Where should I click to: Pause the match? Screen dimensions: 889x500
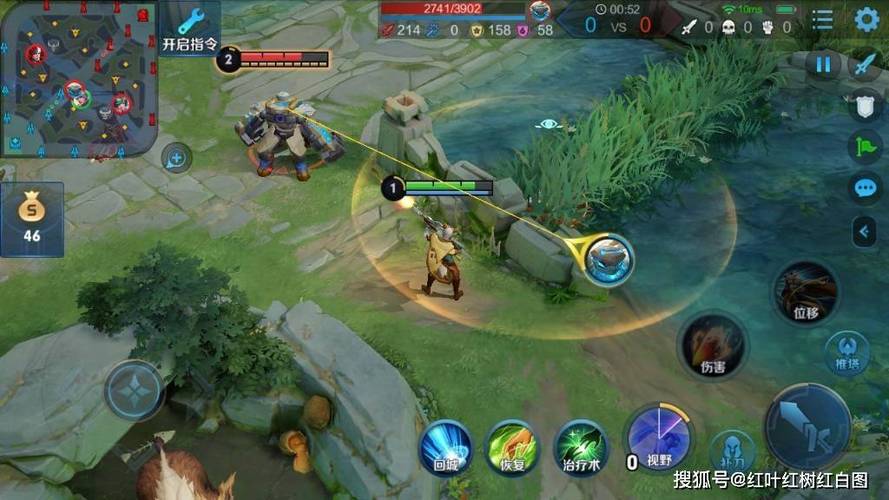tap(823, 65)
